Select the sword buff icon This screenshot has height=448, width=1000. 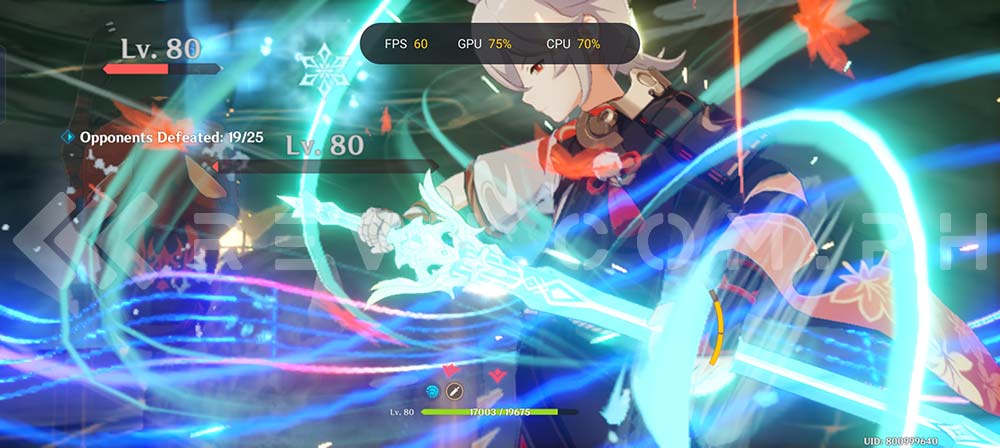point(454,390)
